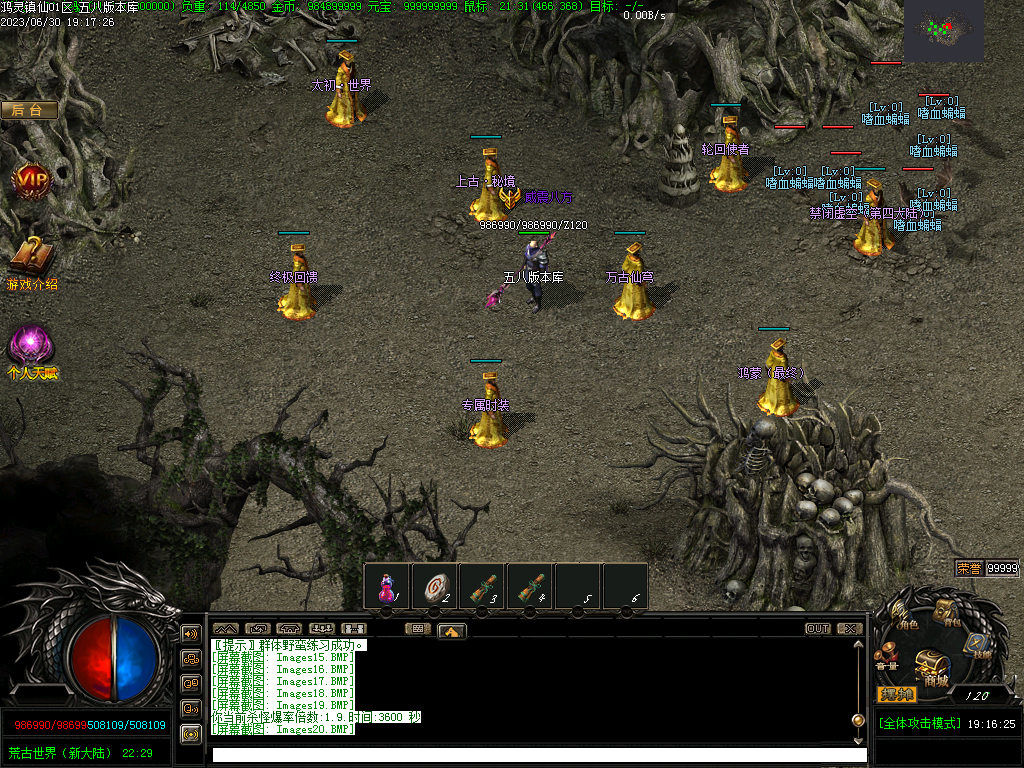Select the spiral stone in slot 2

(434, 586)
